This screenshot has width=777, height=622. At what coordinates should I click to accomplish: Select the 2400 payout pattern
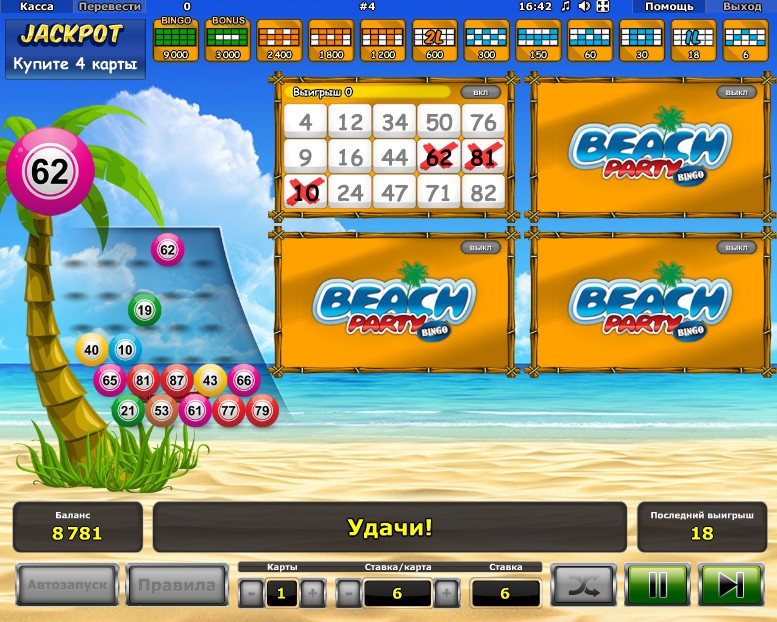click(279, 40)
